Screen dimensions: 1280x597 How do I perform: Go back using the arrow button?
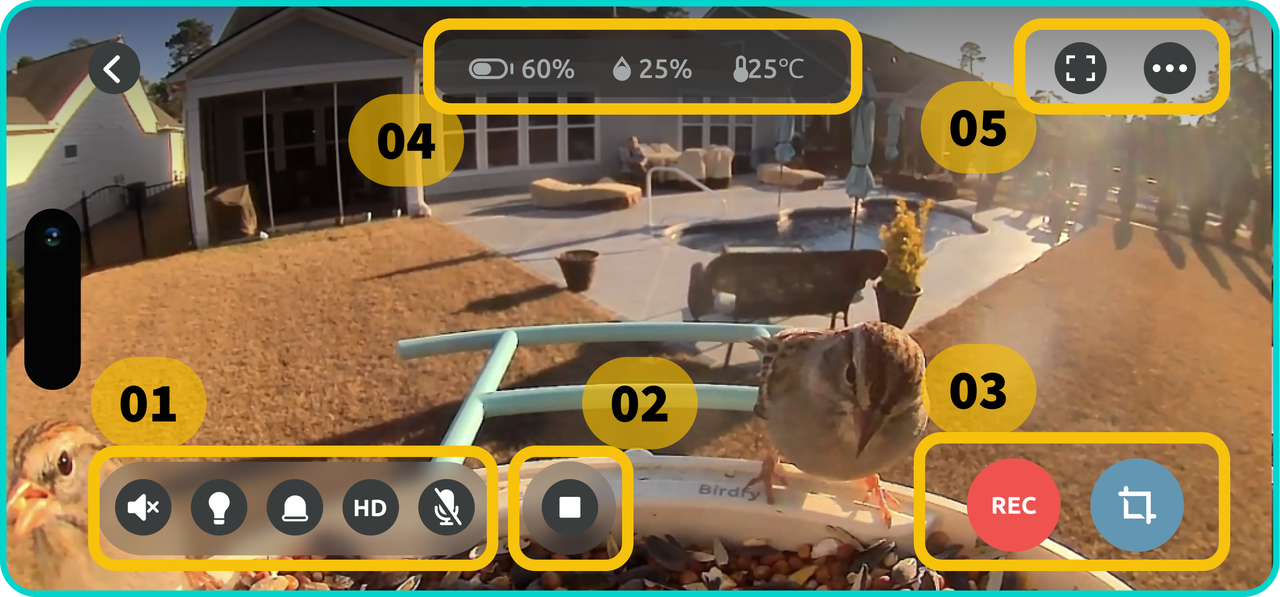tap(114, 69)
